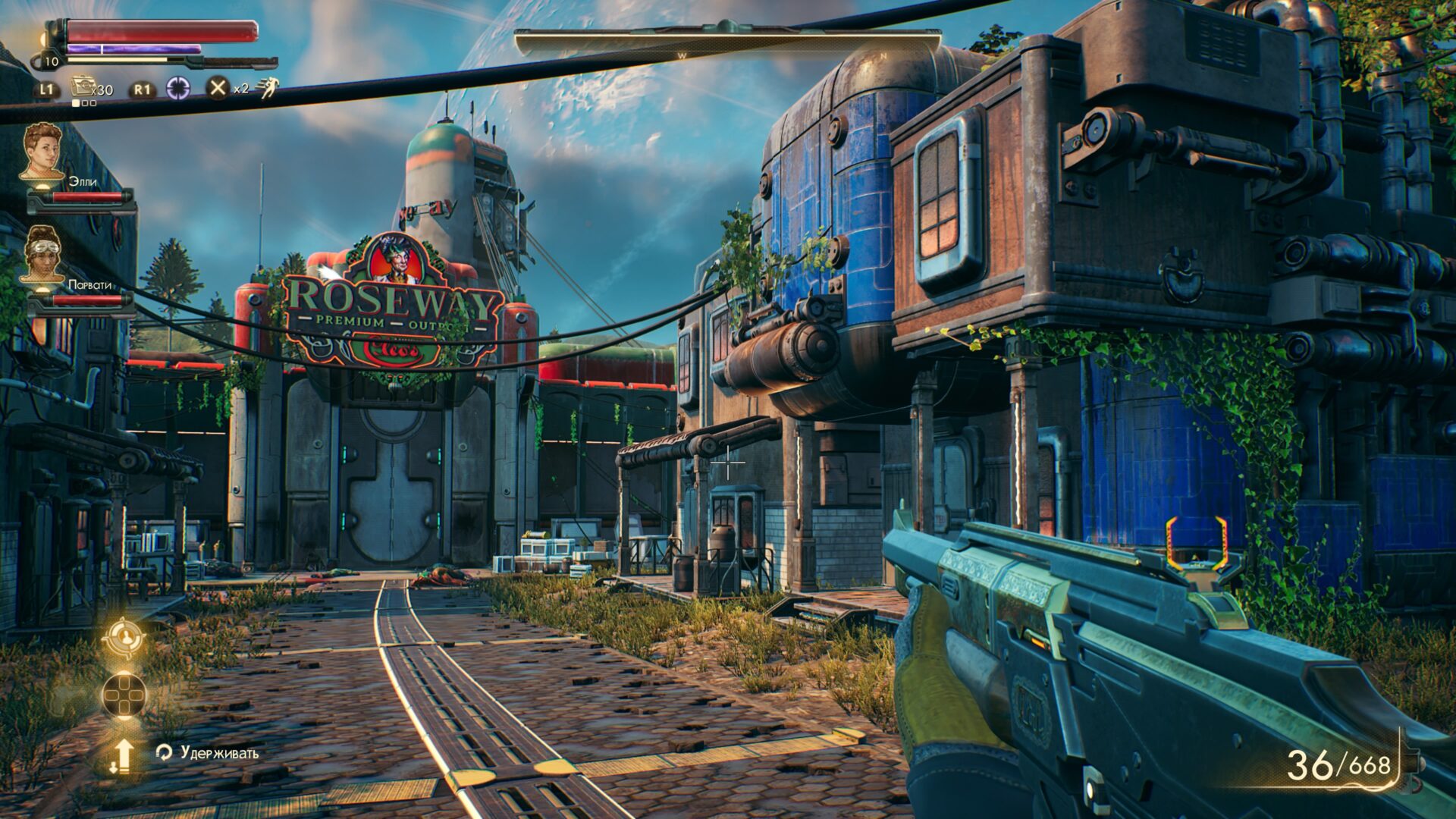Select companion Элли's portrait
Viewport: 1456px width, 819px height.
(x=42, y=151)
